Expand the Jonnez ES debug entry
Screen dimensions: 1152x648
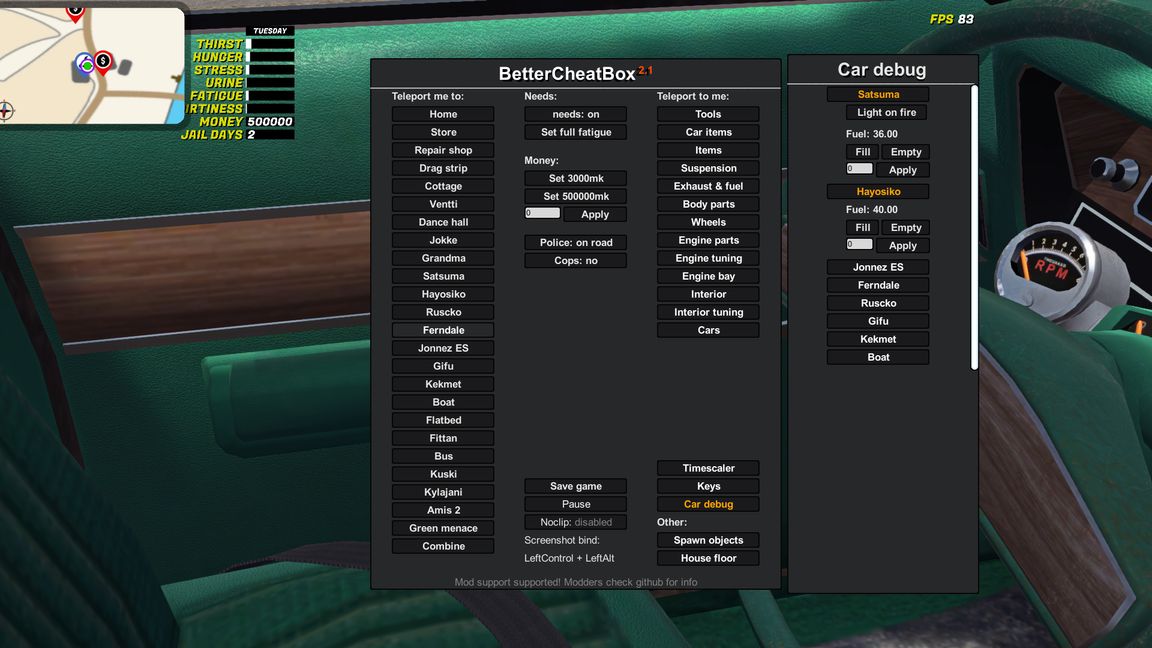(x=878, y=267)
